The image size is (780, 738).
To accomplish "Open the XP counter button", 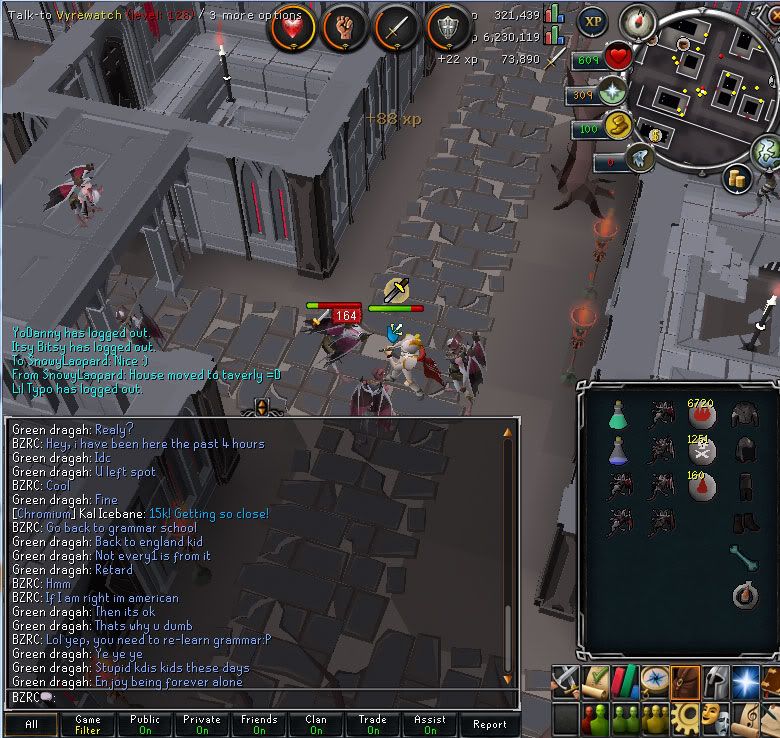I will click(594, 21).
